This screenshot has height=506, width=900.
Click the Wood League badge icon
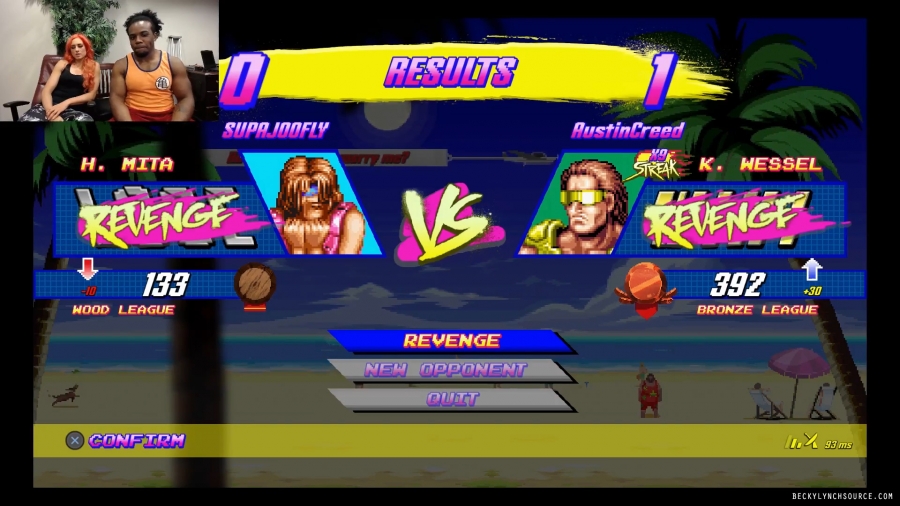[254, 285]
